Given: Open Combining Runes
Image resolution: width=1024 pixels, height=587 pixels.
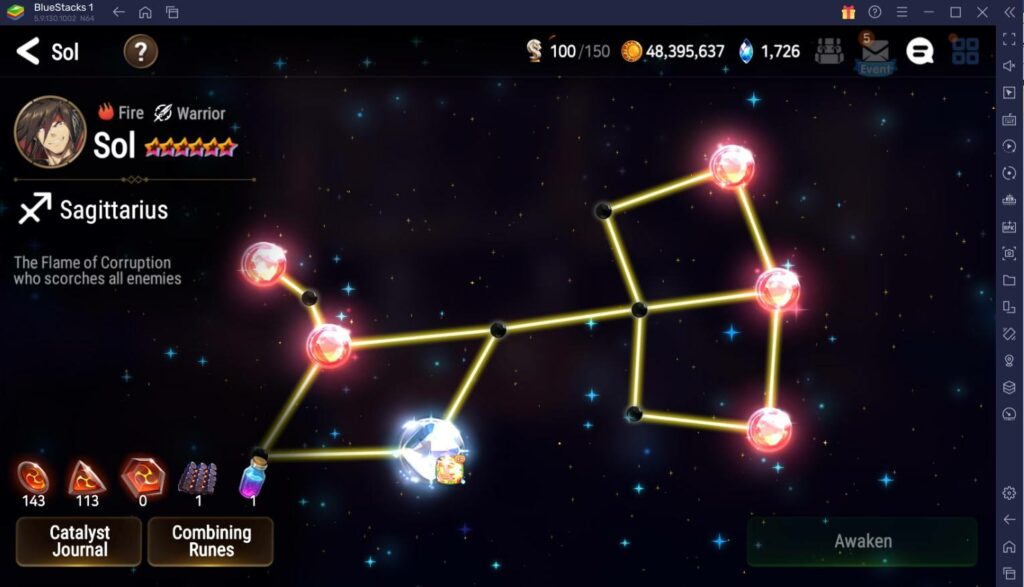Looking at the screenshot, I should [211, 541].
